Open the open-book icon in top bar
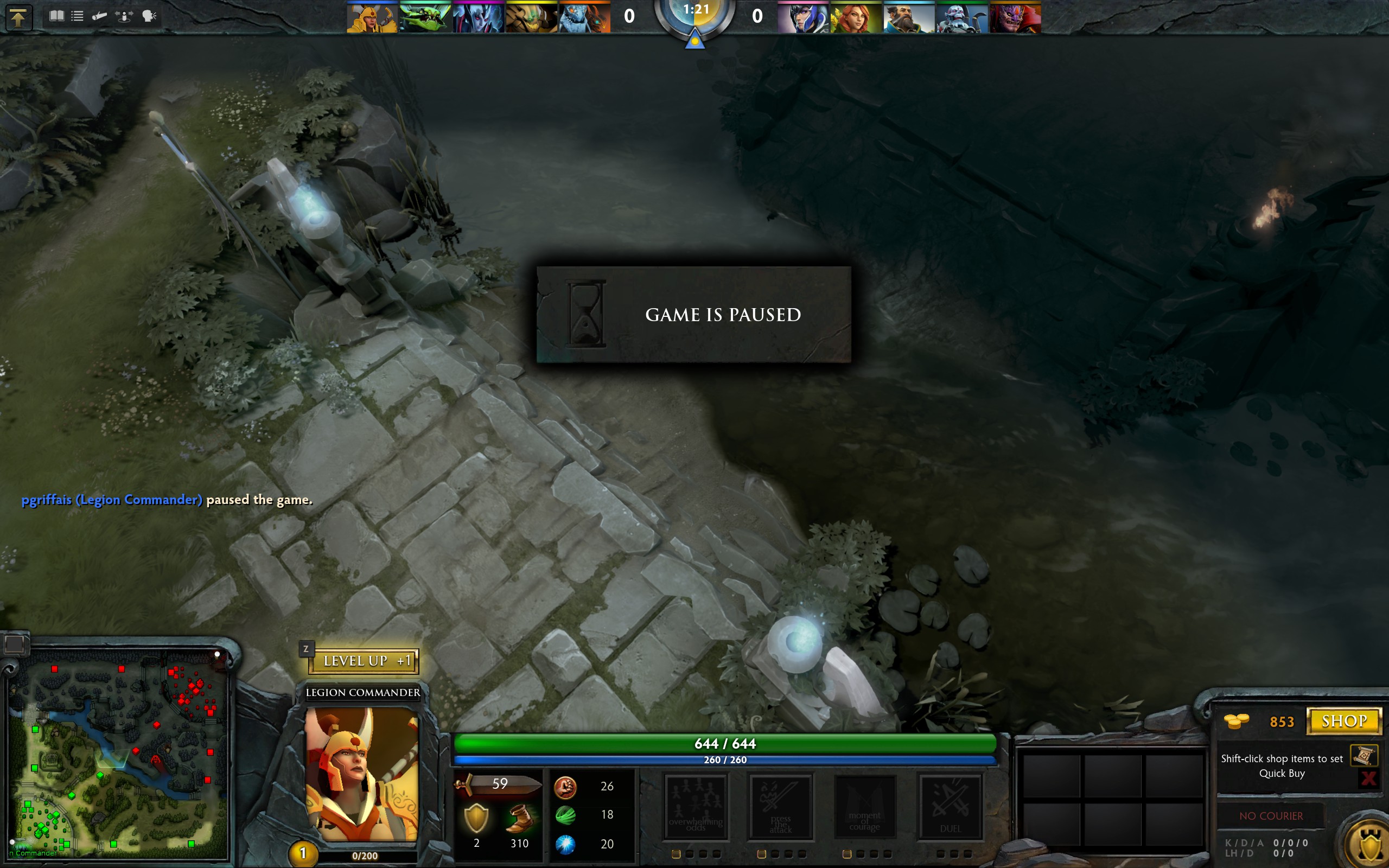 click(56, 16)
